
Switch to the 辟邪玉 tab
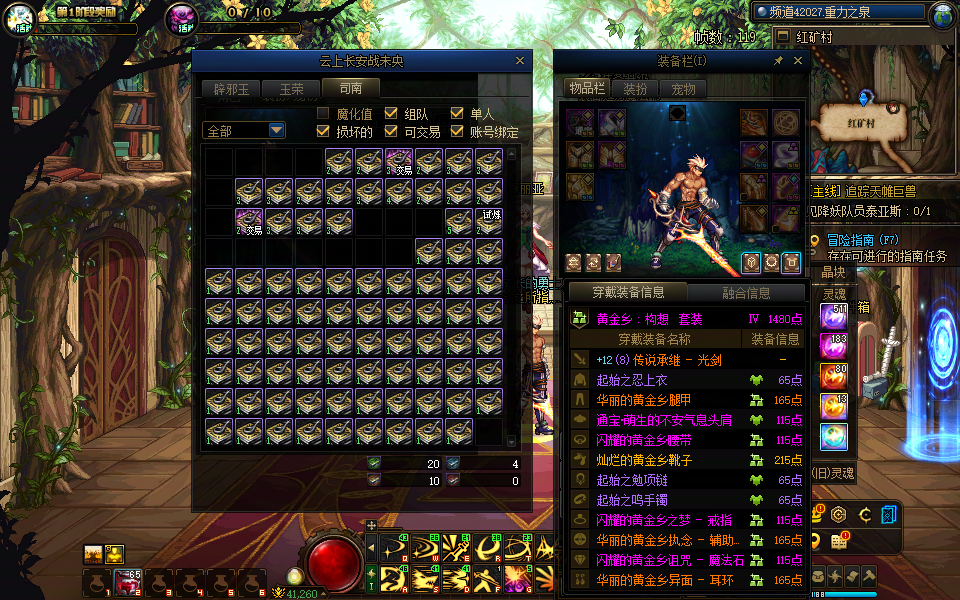tap(235, 89)
